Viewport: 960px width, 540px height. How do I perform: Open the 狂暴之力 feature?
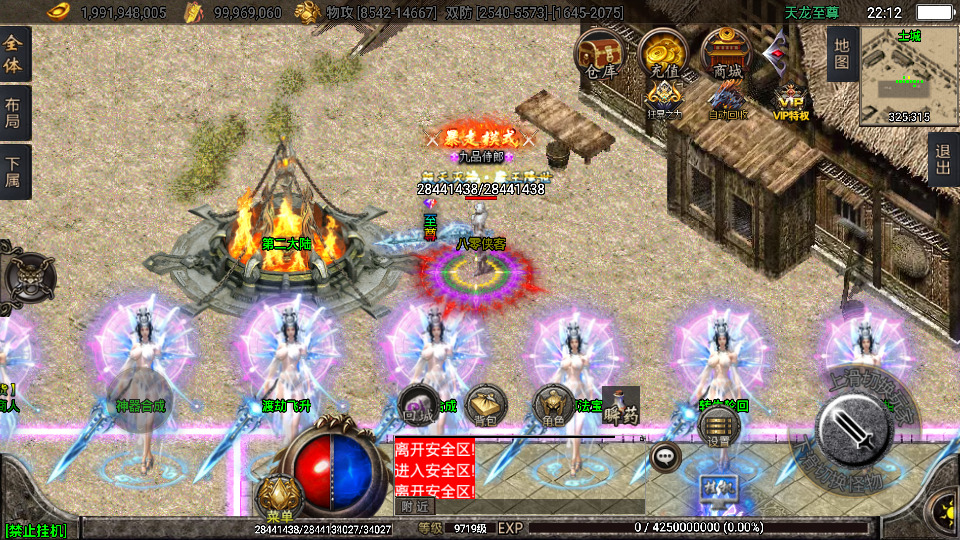pos(664,100)
